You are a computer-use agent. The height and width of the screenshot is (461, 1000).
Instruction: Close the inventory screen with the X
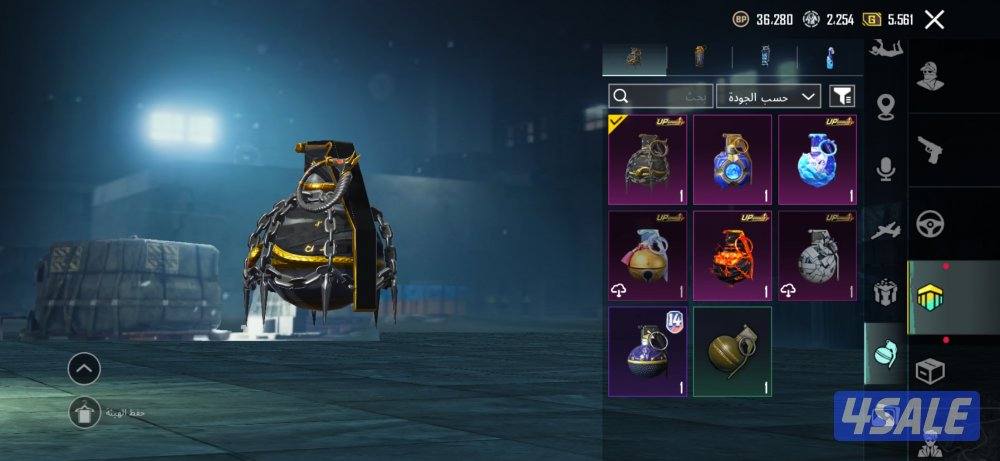click(x=935, y=19)
